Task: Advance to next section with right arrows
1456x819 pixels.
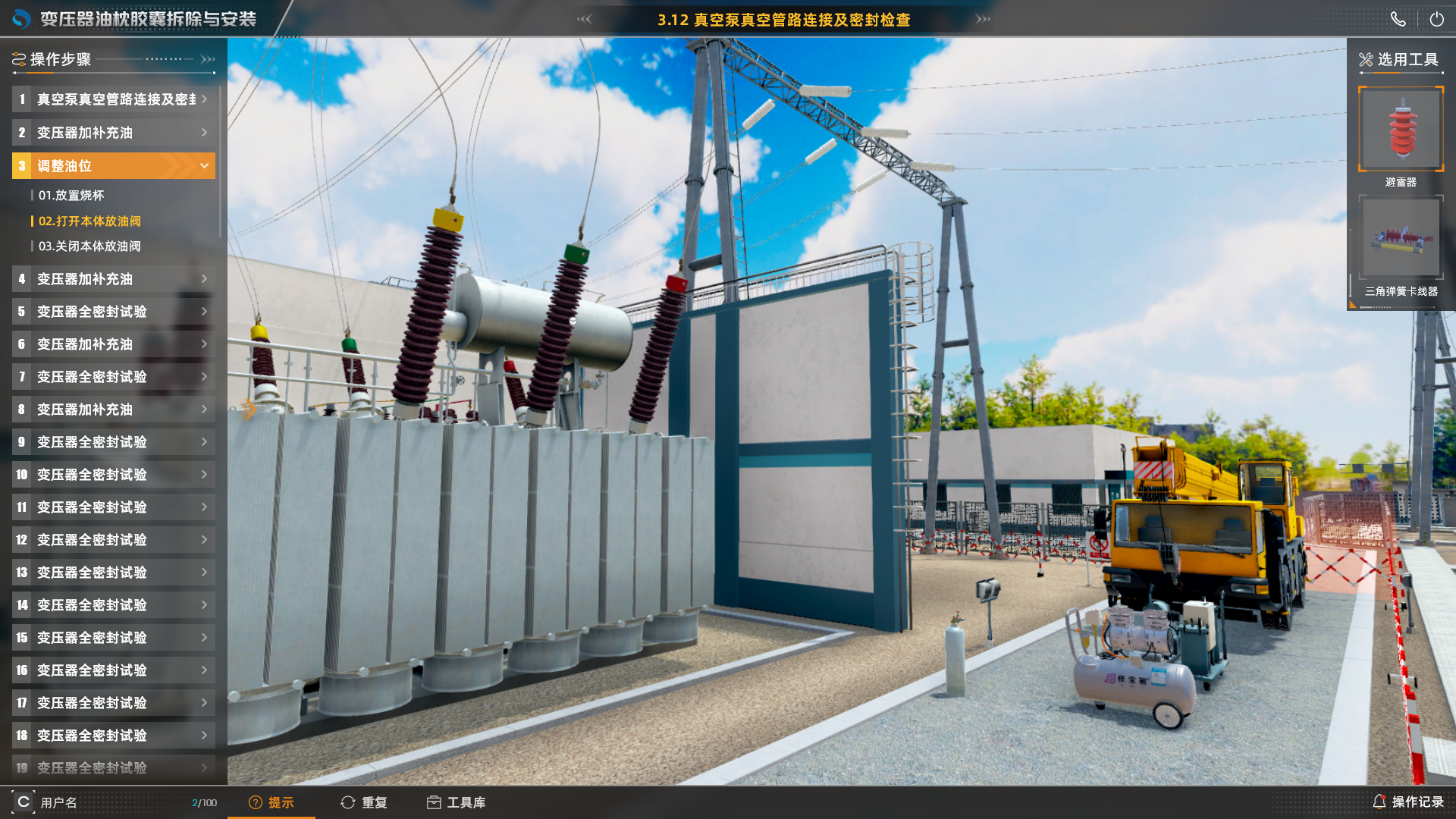Action: pos(983,19)
